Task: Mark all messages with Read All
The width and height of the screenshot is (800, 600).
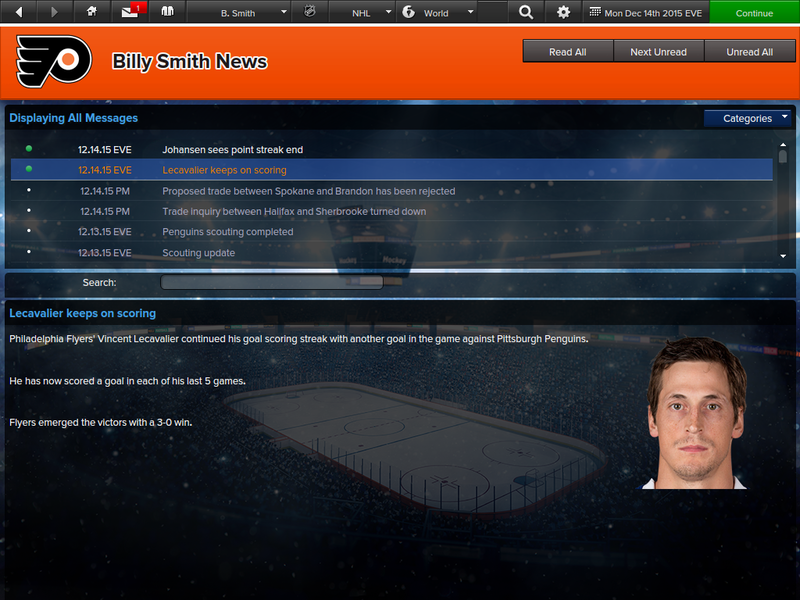Action: tap(568, 52)
